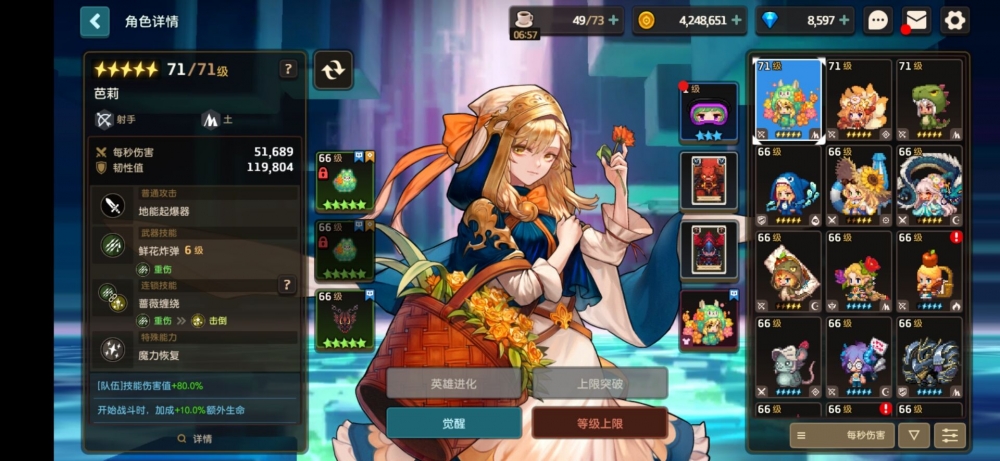Screen dimensions: 1000x461
Task: Click the 上限突破 limit break button
Action: click(599, 383)
